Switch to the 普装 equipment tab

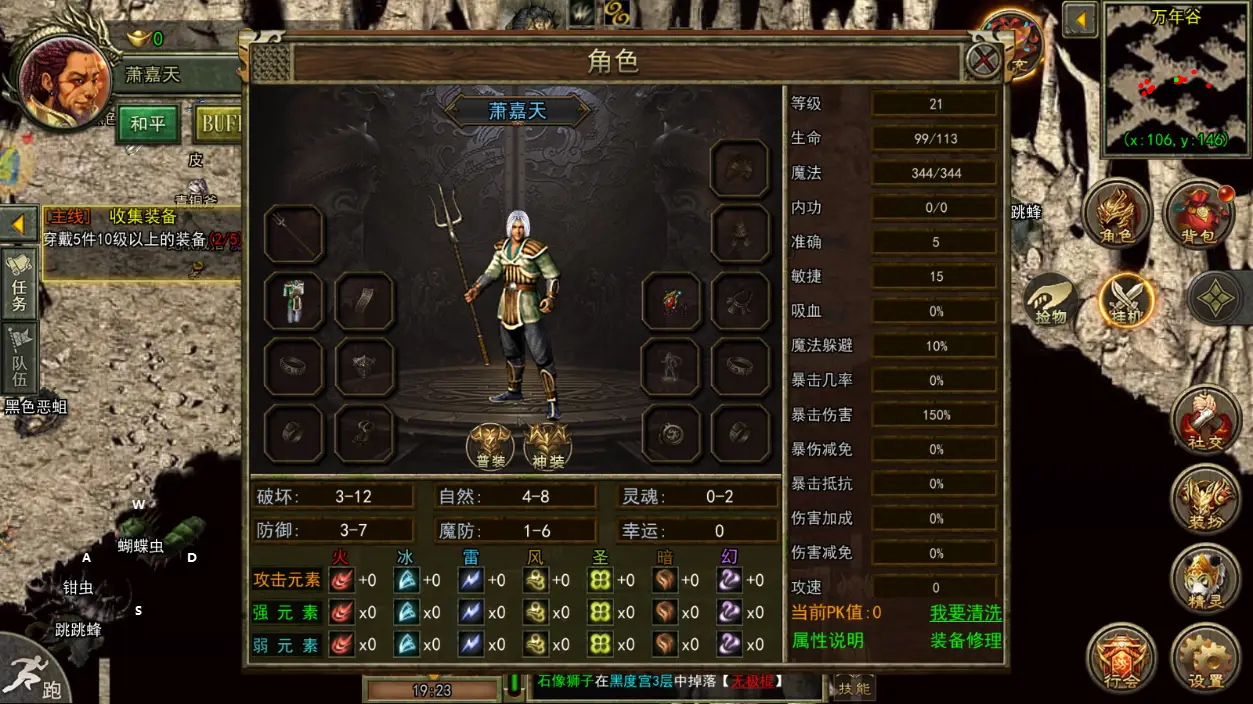490,445
